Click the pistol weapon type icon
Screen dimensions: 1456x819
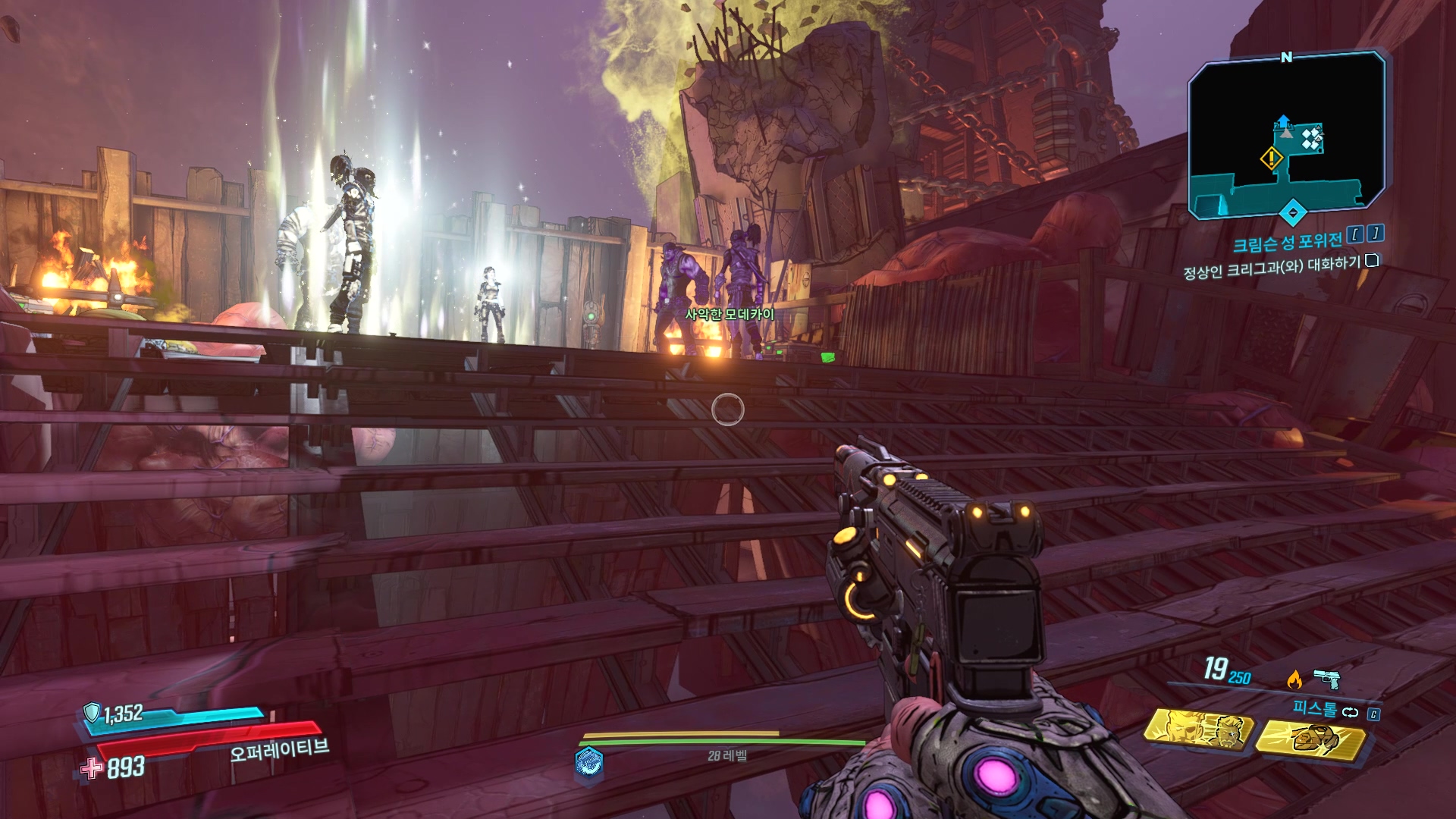click(1326, 677)
